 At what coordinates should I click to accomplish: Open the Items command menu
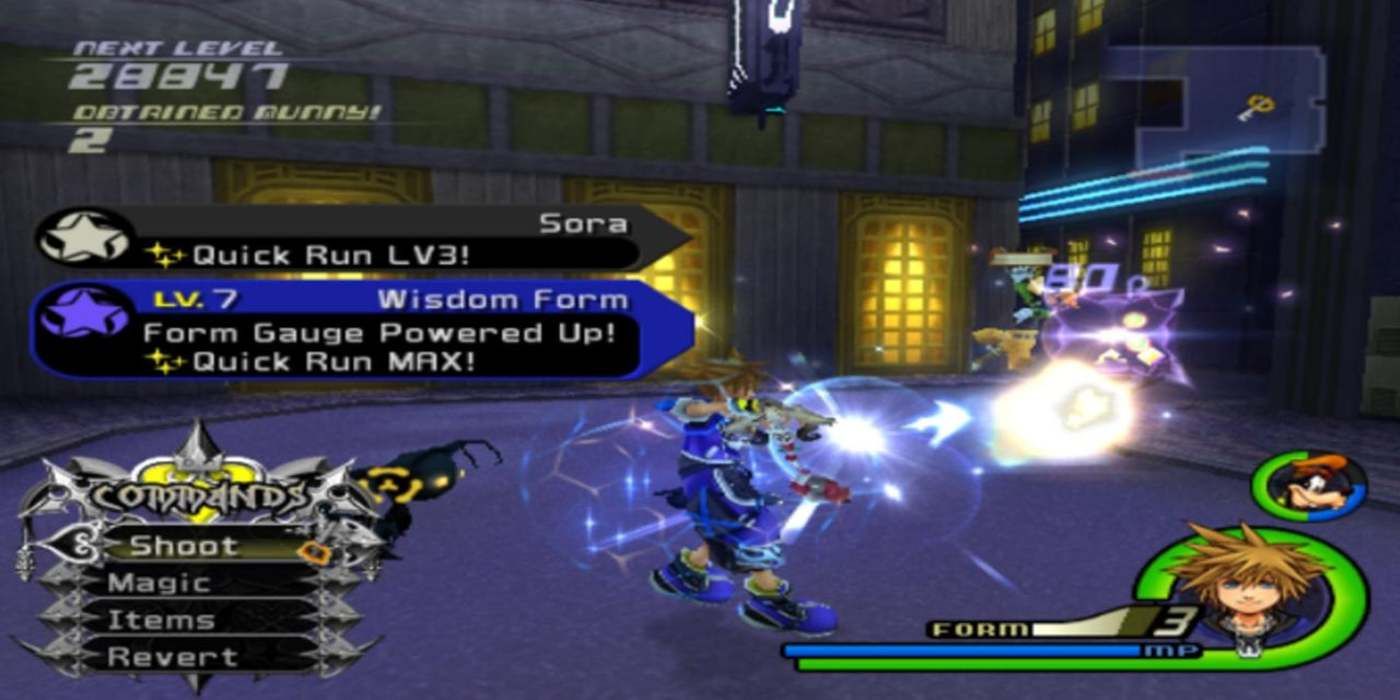point(162,620)
